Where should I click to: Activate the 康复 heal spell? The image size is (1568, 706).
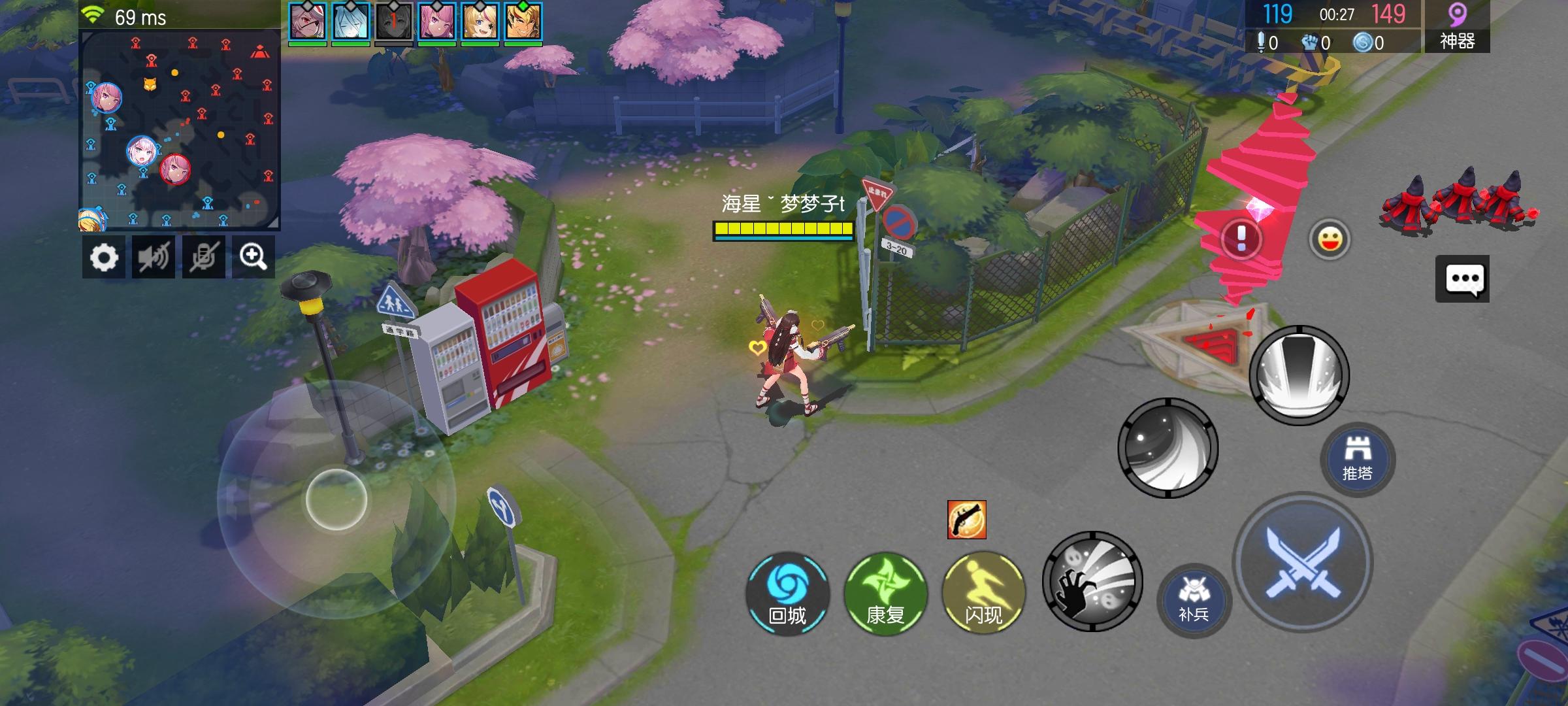pyautogui.click(x=887, y=595)
